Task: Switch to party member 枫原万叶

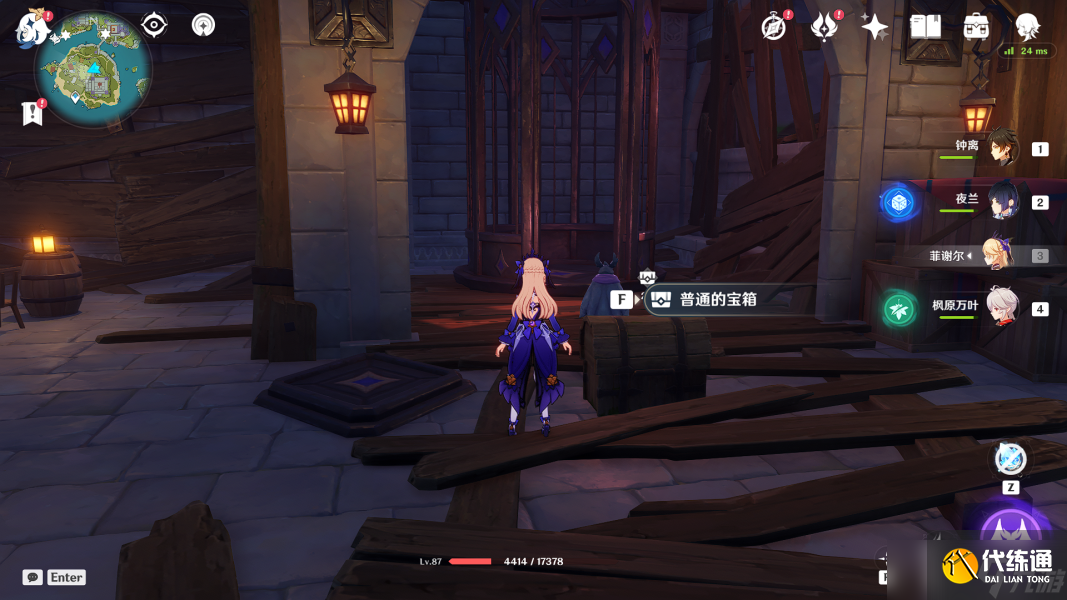Action: tap(1001, 307)
